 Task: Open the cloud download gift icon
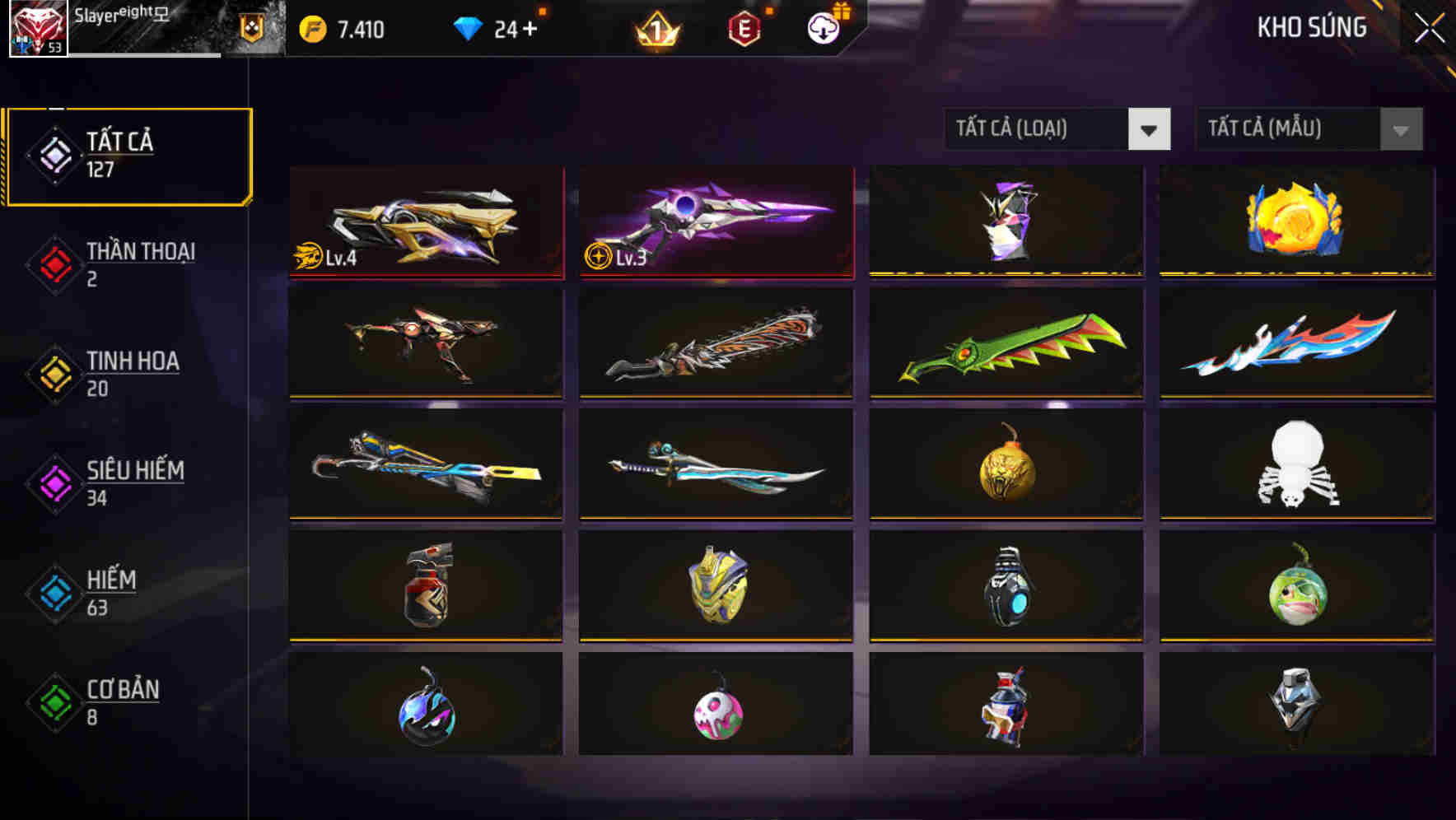[x=824, y=27]
